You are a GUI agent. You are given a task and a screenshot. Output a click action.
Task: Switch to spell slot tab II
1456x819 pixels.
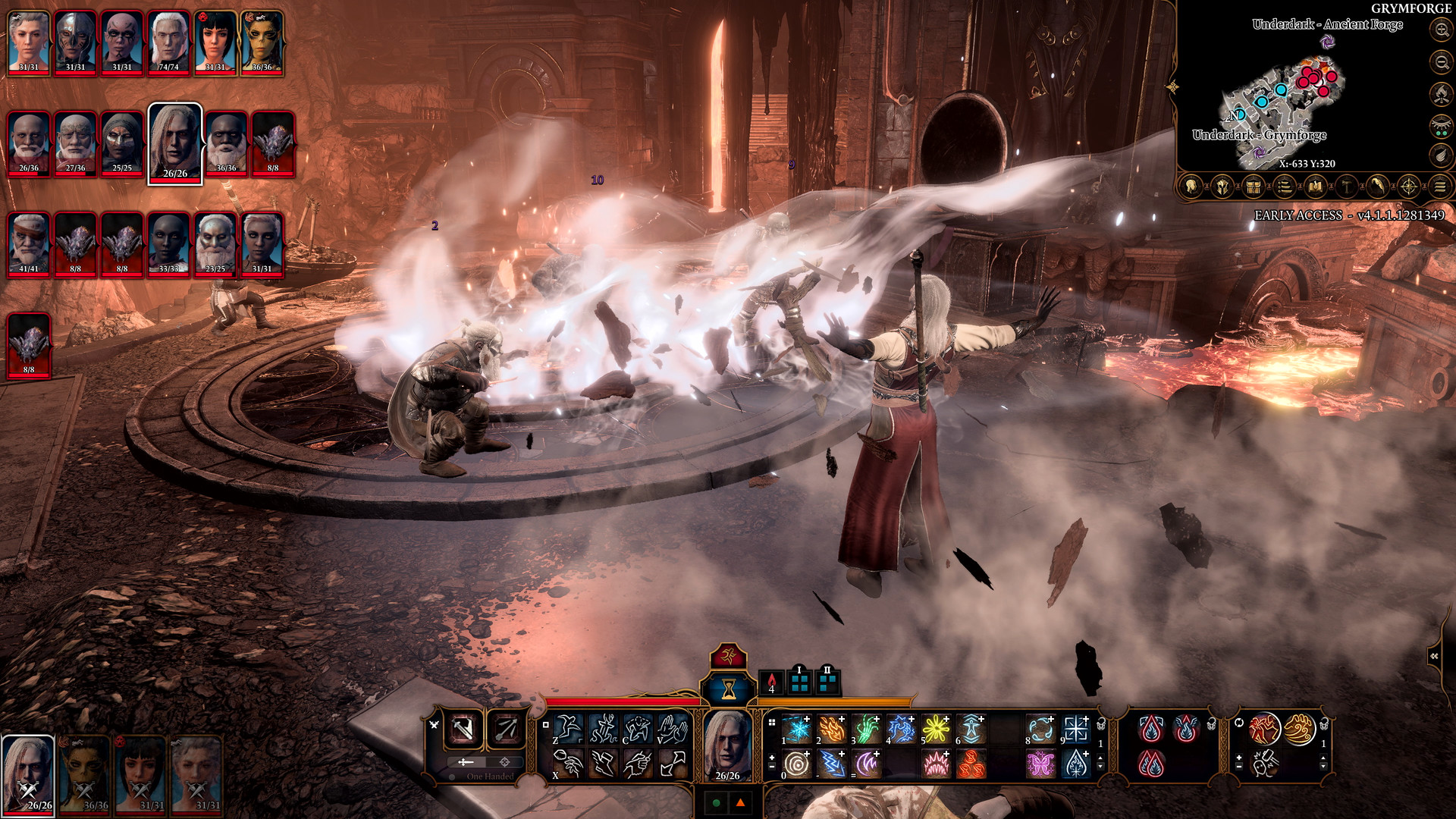point(827,682)
